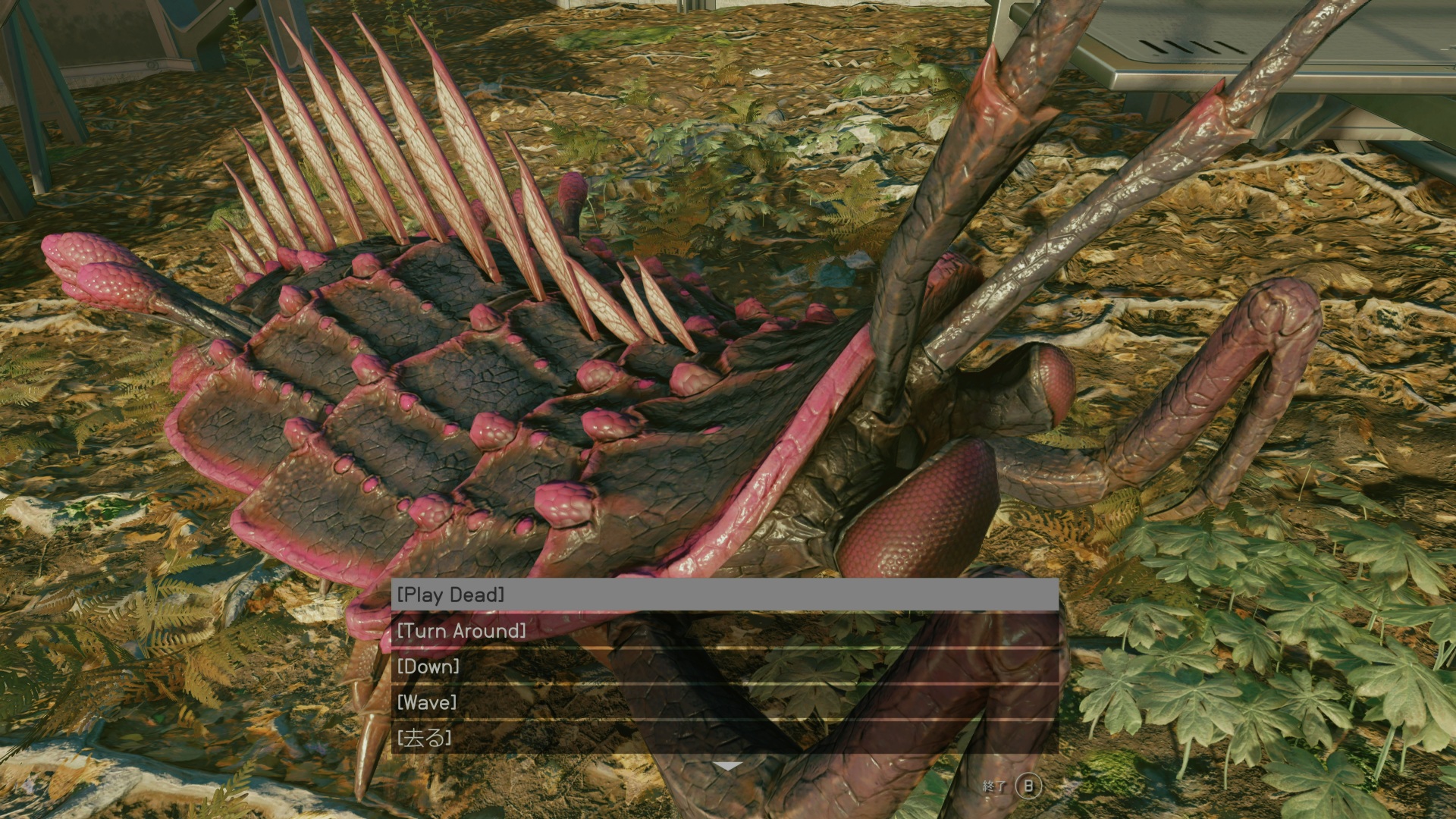The height and width of the screenshot is (819, 1456).
Task: Click the down arrow below dialogue list
Action: pyautogui.click(x=727, y=767)
